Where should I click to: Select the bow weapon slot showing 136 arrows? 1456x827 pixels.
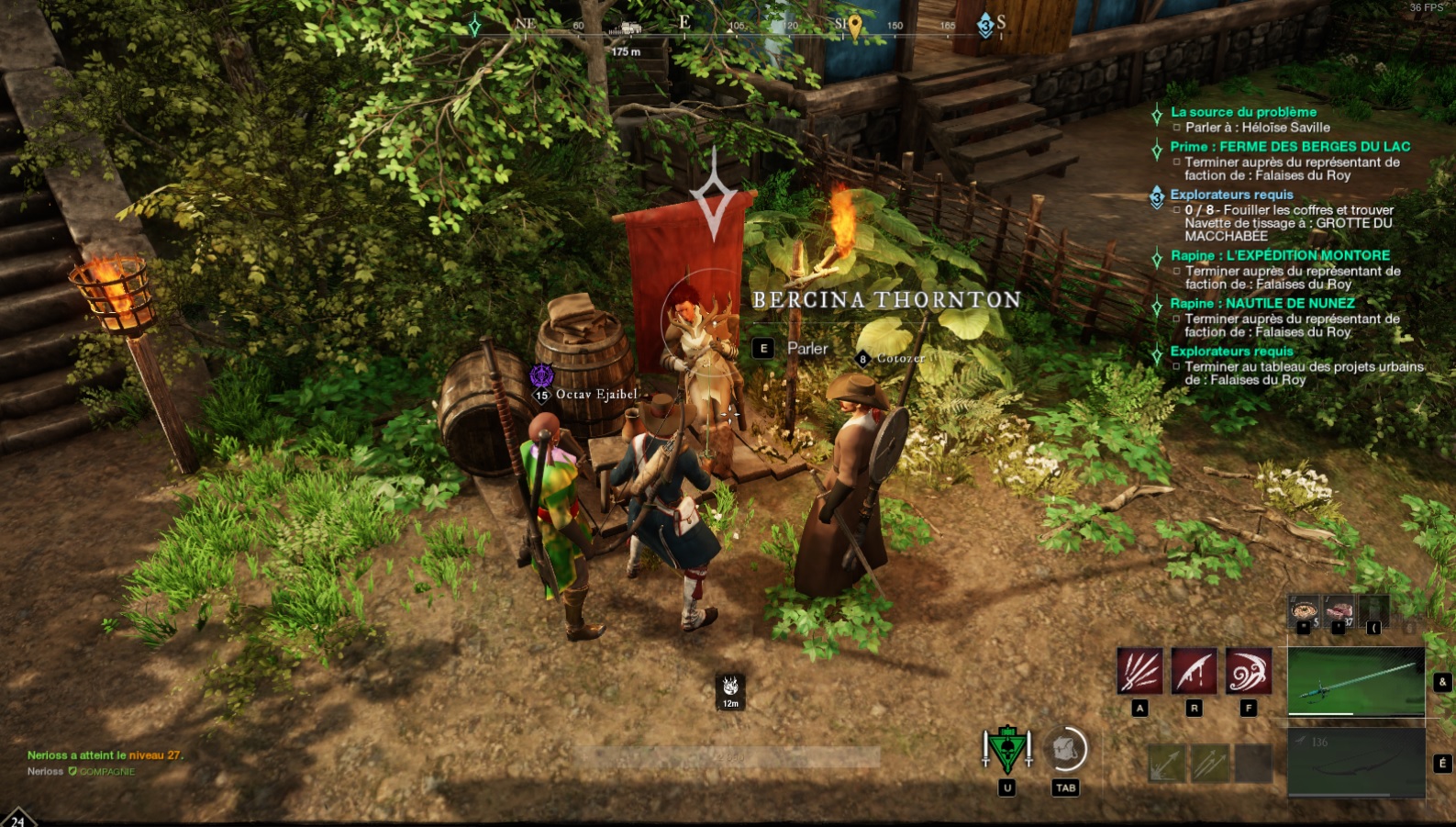[x=1355, y=762]
